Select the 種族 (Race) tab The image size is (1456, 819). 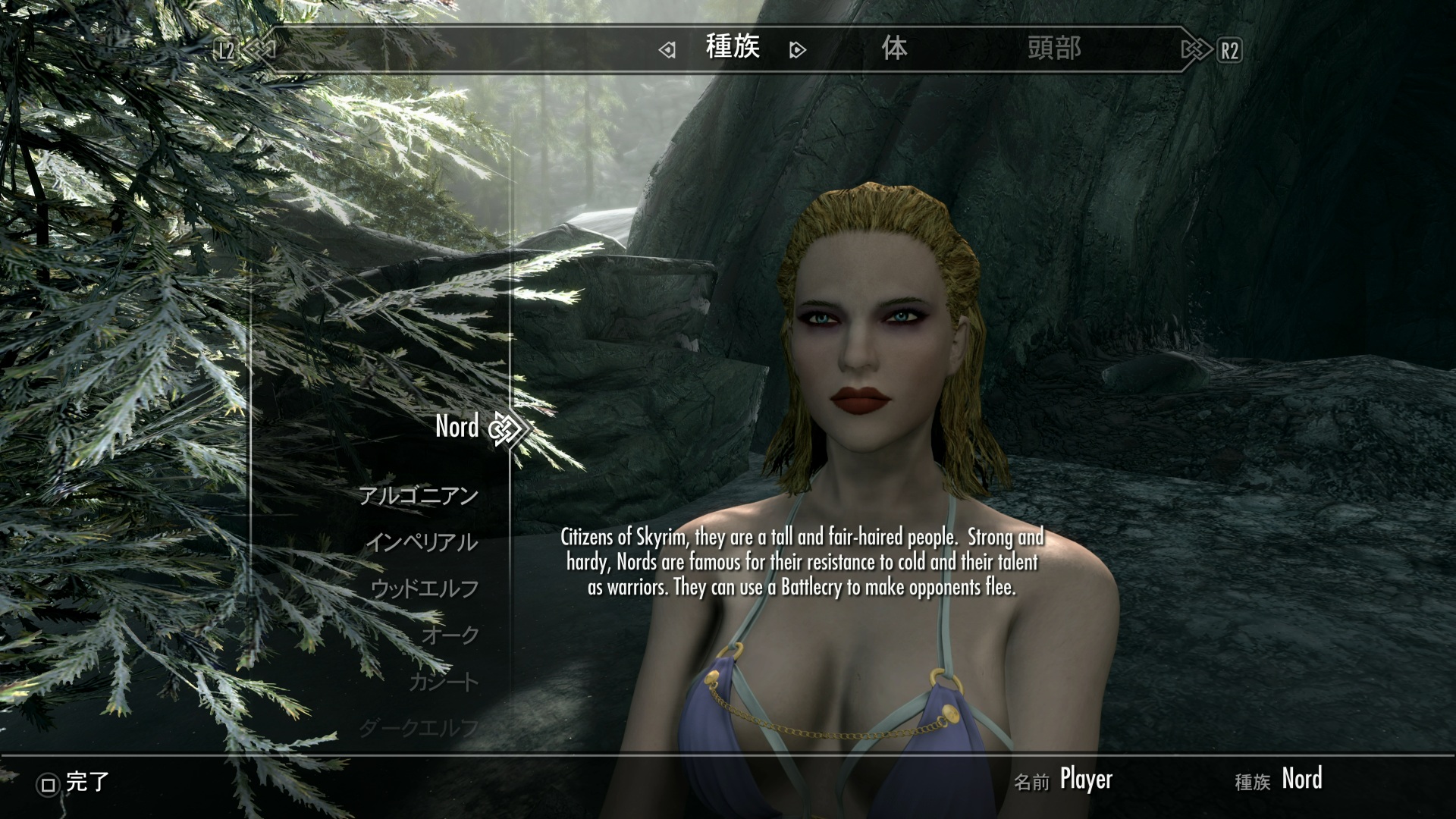[x=732, y=48]
